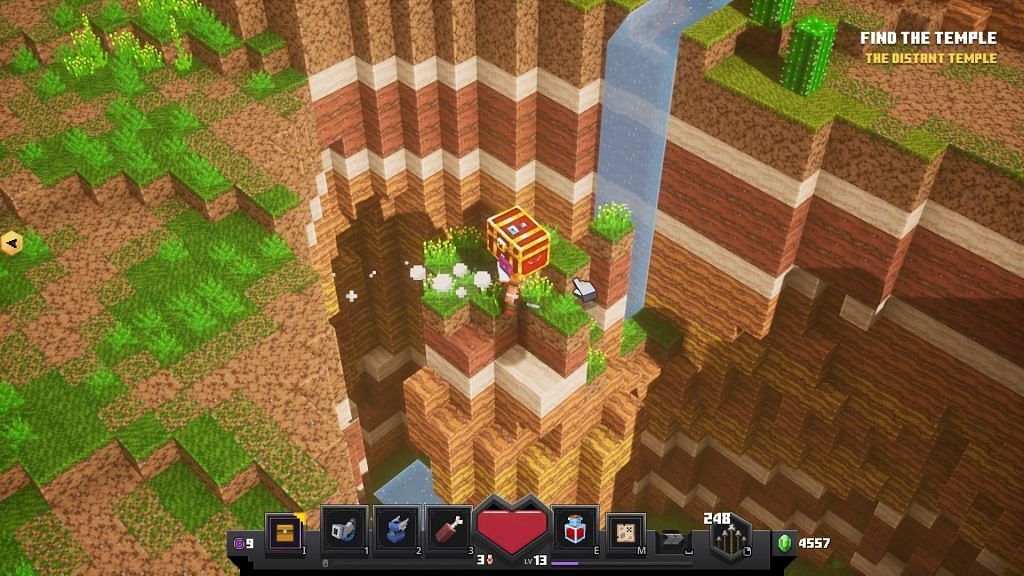Use the blue artifact in slot 2
The height and width of the screenshot is (576, 1024).
[x=397, y=529]
